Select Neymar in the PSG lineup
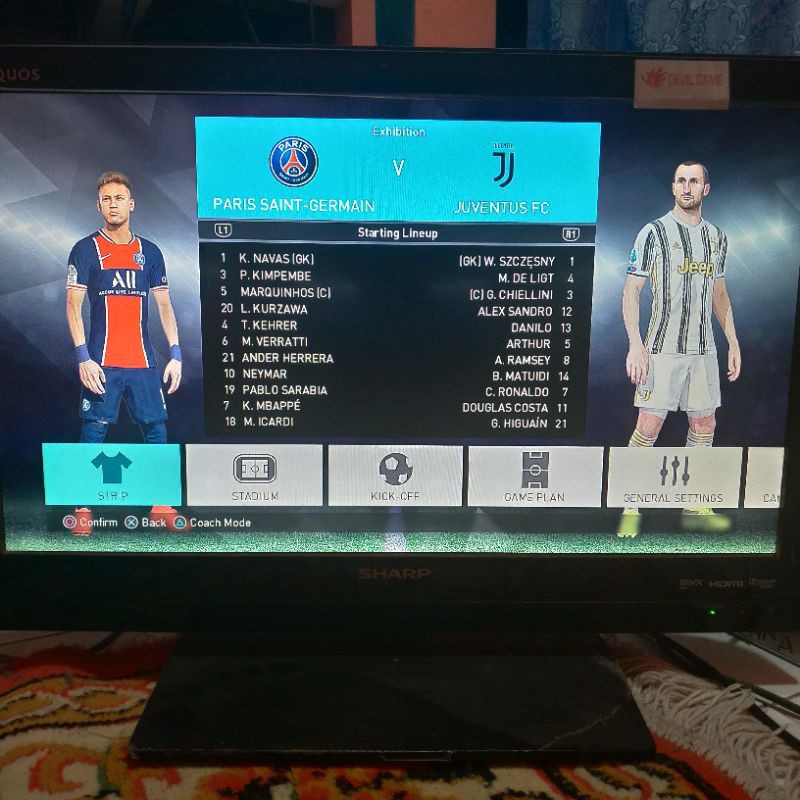Viewport: 800px width, 800px height. tap(263, 374)
